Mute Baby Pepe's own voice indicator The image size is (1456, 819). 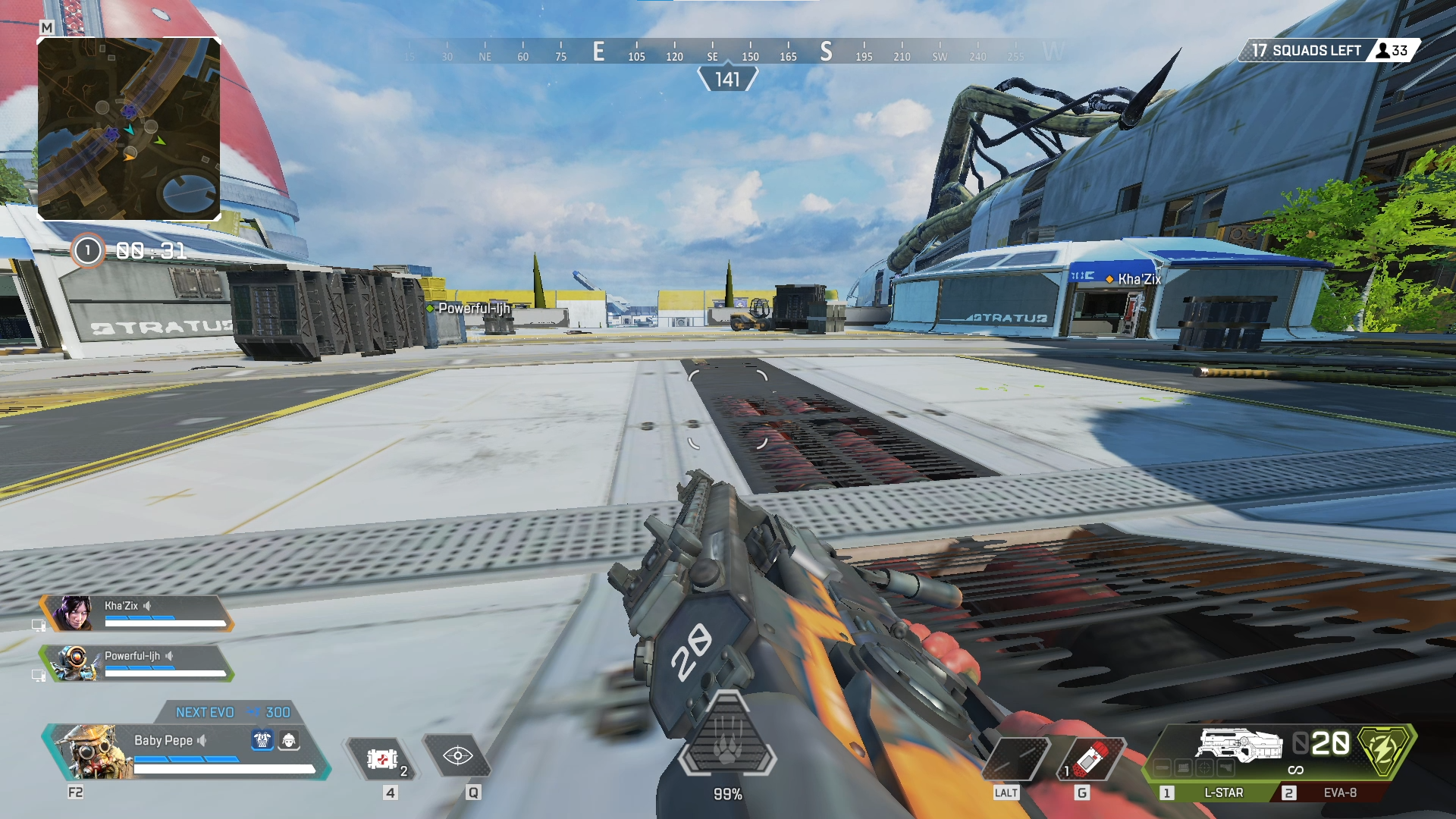202,741
